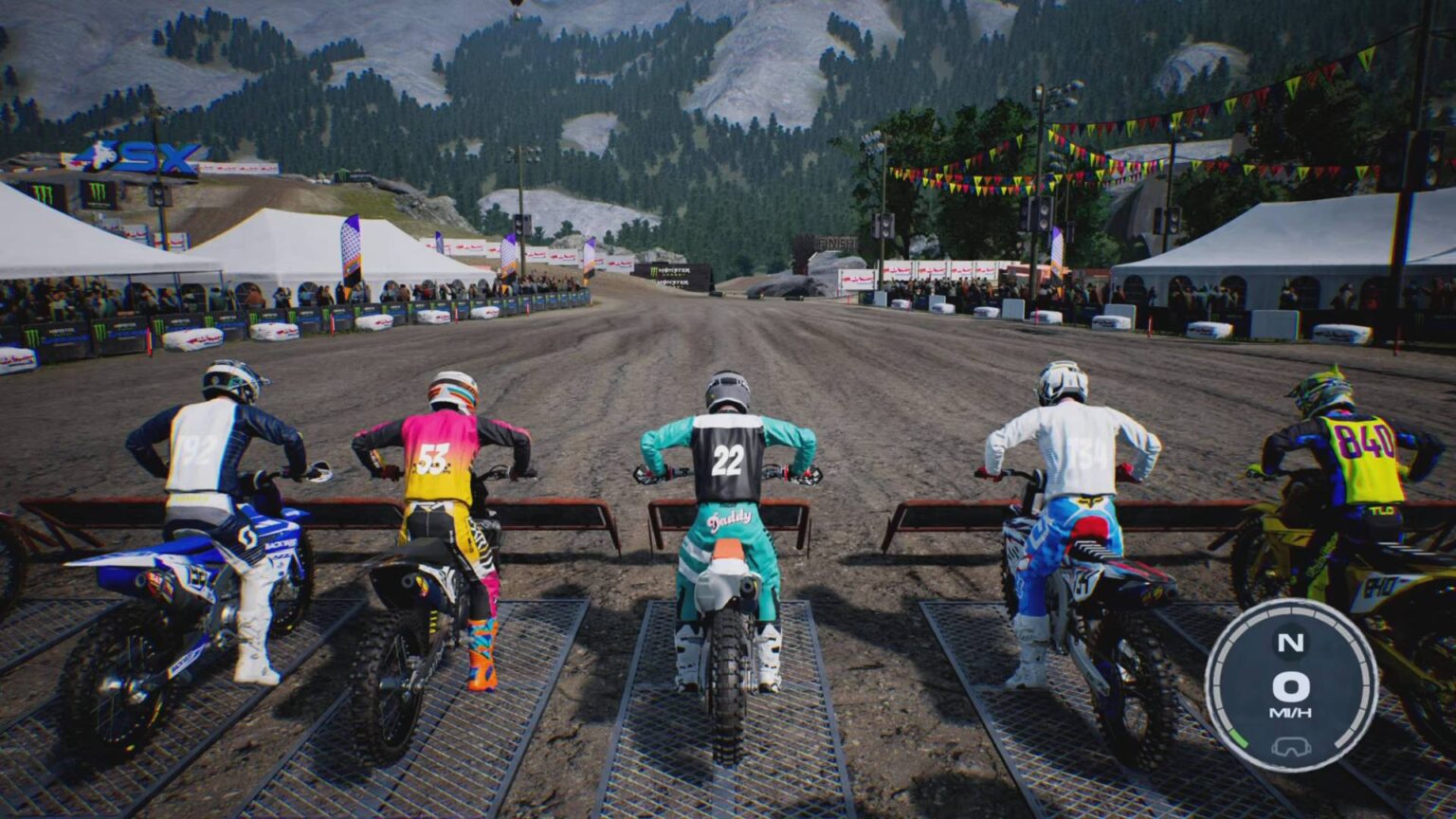Select the SX logo sign on the hillside

tap(148, 155)
